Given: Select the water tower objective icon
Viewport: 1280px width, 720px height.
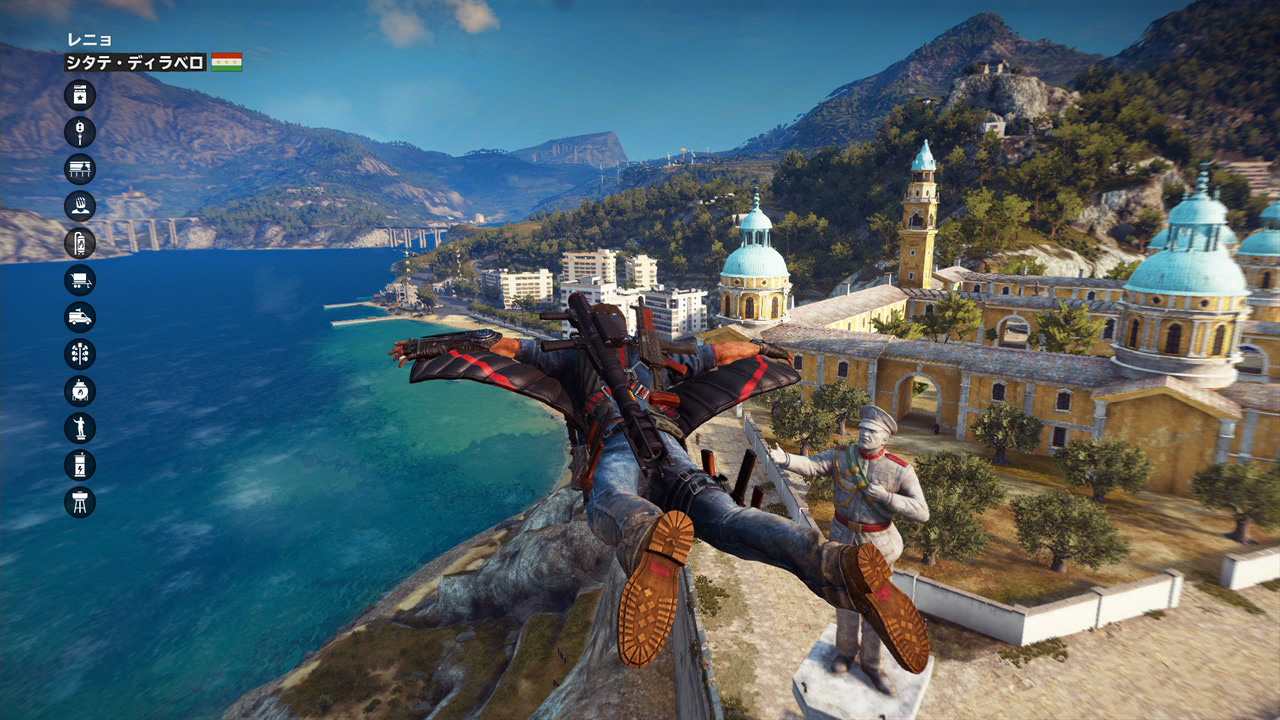Looking at the screenshot, I should point(80,501).
